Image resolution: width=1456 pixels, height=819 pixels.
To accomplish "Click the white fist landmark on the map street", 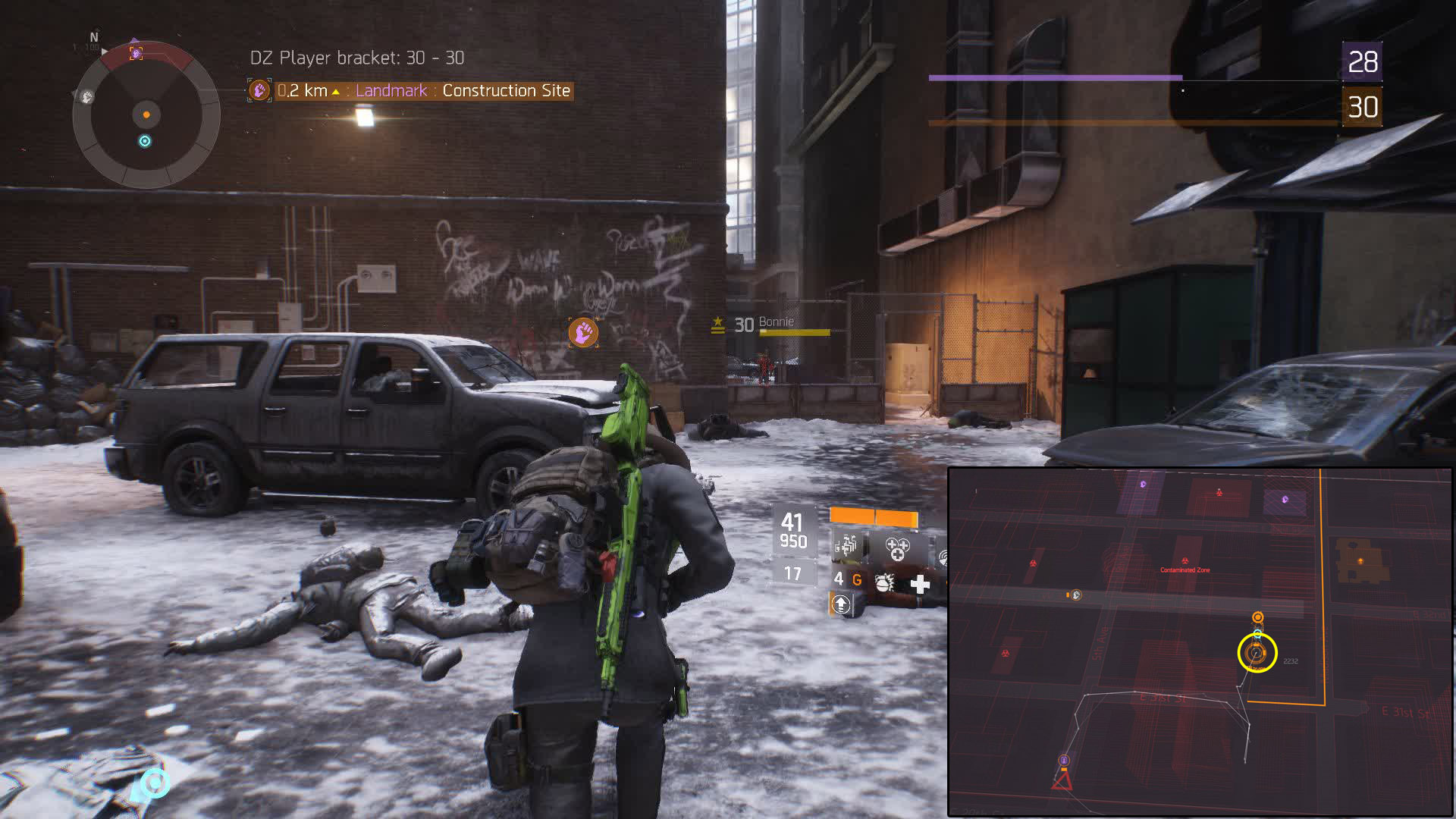I will click(1075, 595).
